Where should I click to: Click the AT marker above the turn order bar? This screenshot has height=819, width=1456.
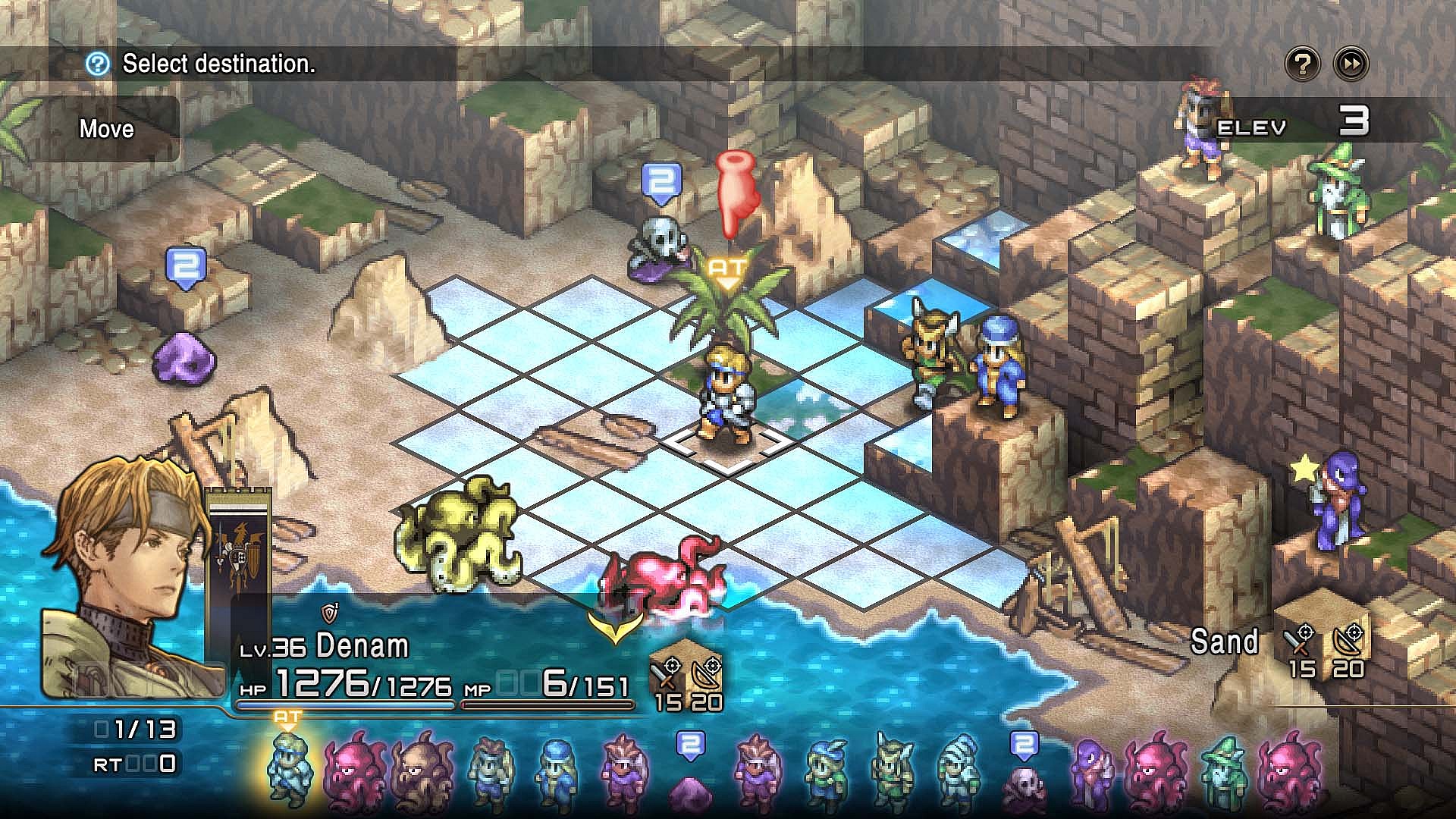[x=287, y=716]
